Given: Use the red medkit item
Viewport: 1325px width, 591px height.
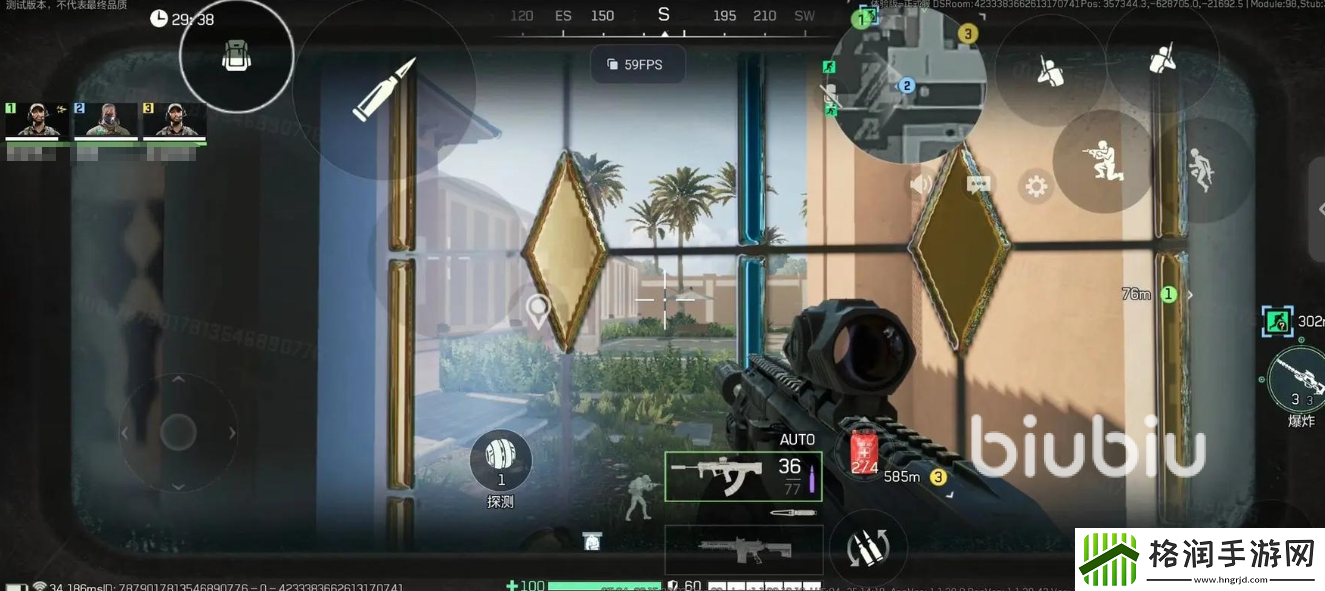Looking at the screenshot, I should pos(862,454).
